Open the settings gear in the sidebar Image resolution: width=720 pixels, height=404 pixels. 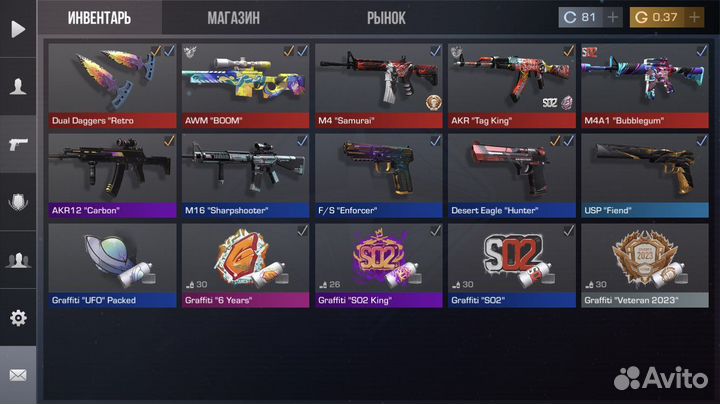coord(18,318)
